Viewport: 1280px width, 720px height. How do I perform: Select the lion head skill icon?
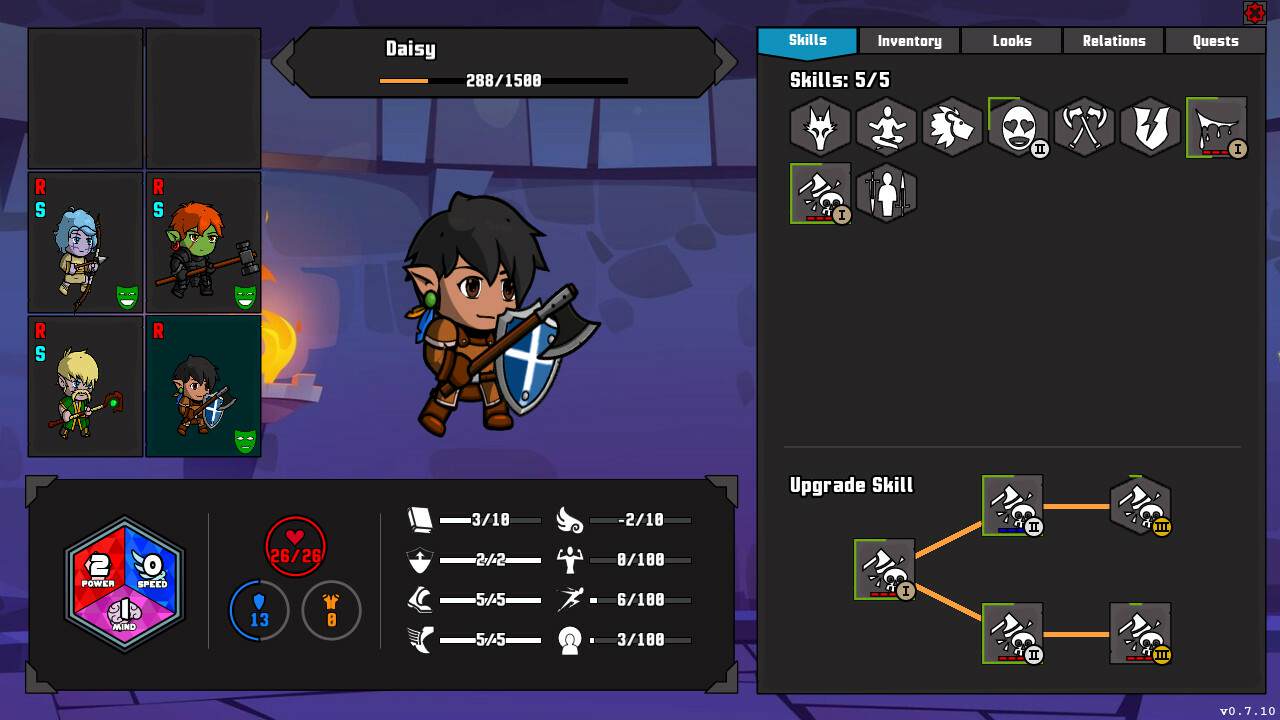[x=952, y=127]
